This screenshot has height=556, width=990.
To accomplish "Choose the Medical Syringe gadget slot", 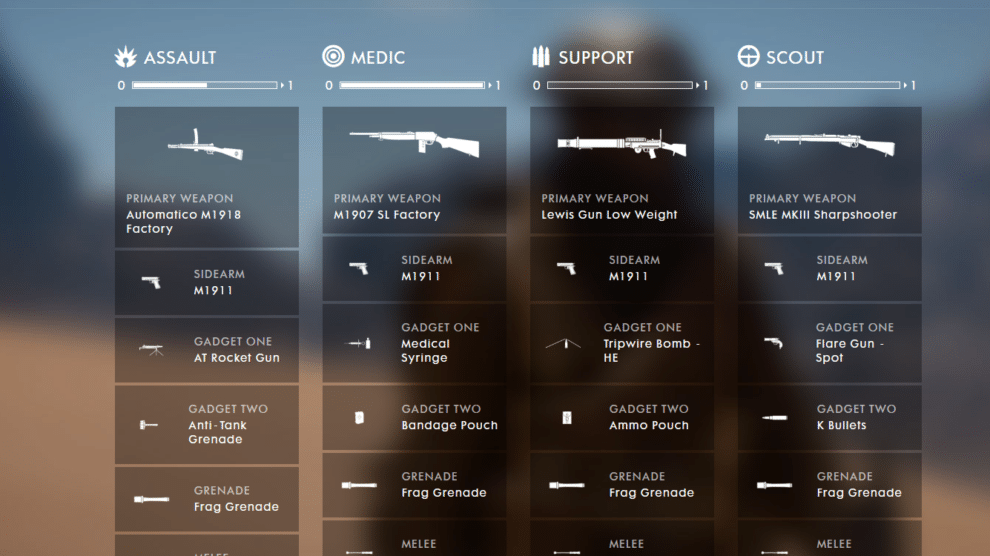I will (x=414, y=343).
